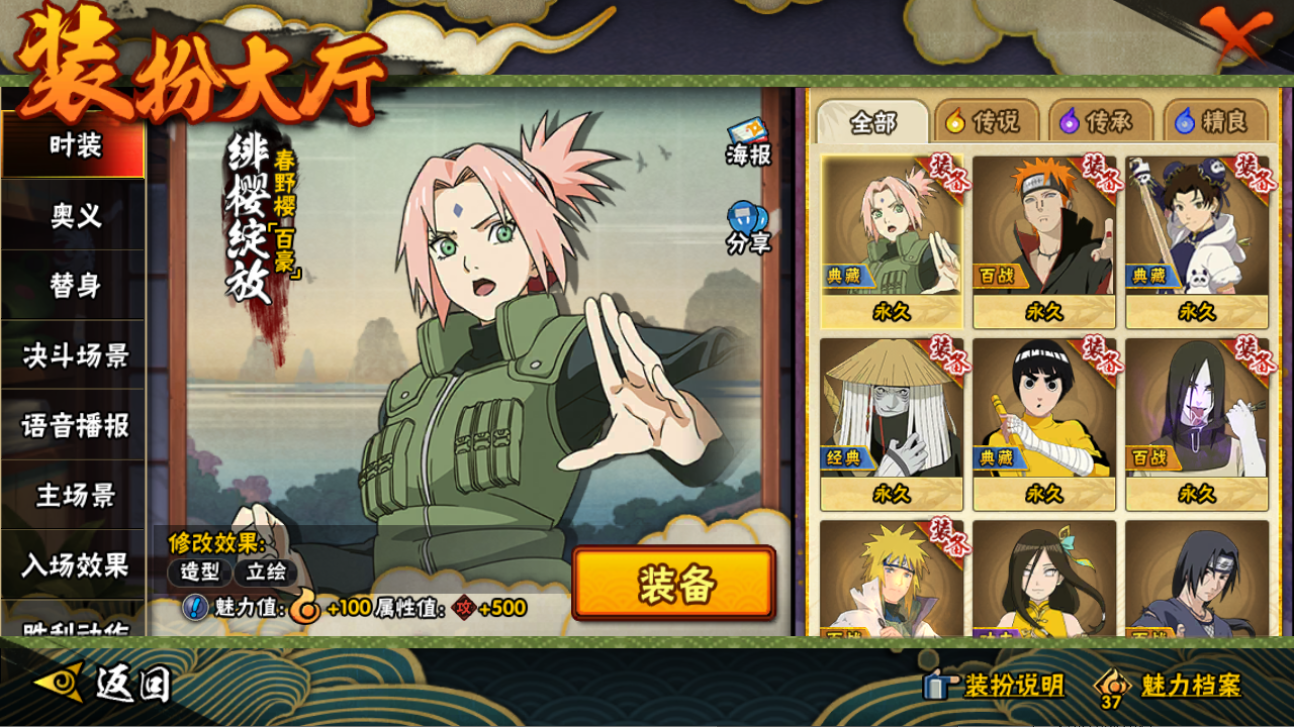
Task: Select the 立绘 modify effect button
Action: pos(266,572)
